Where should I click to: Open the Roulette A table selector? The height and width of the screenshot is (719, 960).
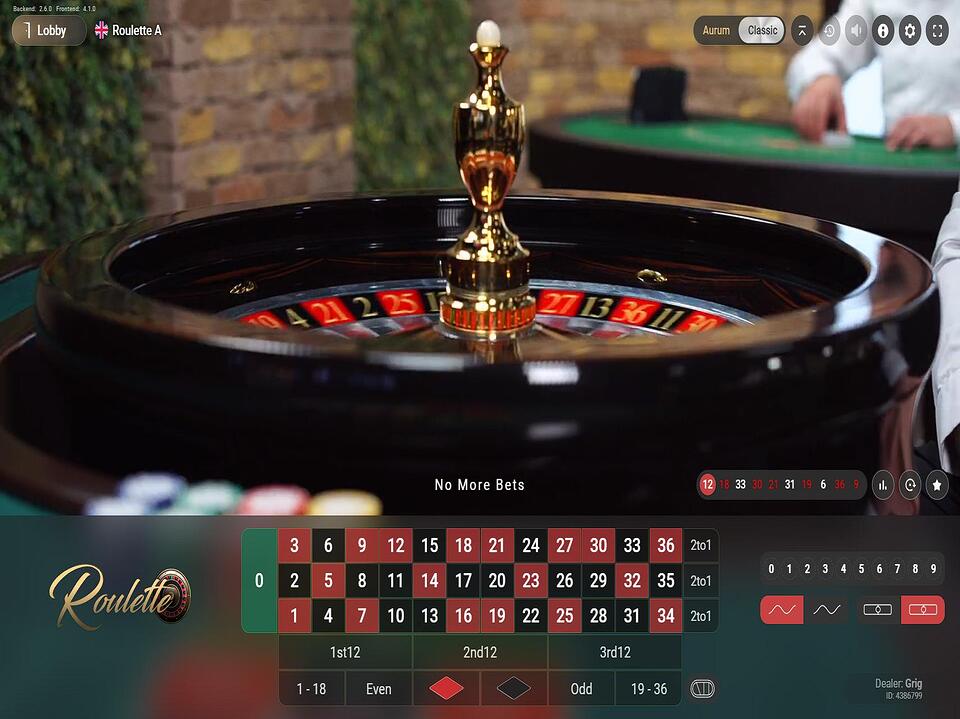(128, 30)
